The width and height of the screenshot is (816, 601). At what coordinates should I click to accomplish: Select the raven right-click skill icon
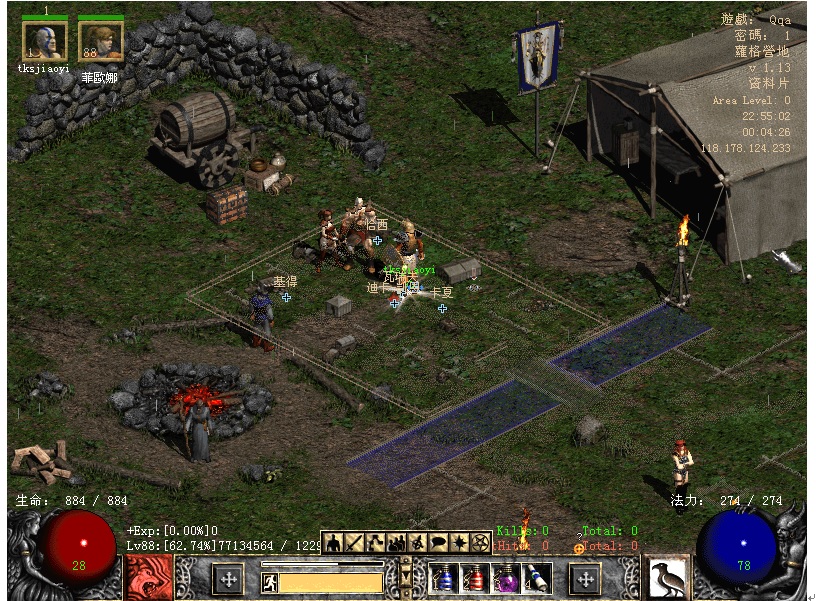click(x=667, y=577)
